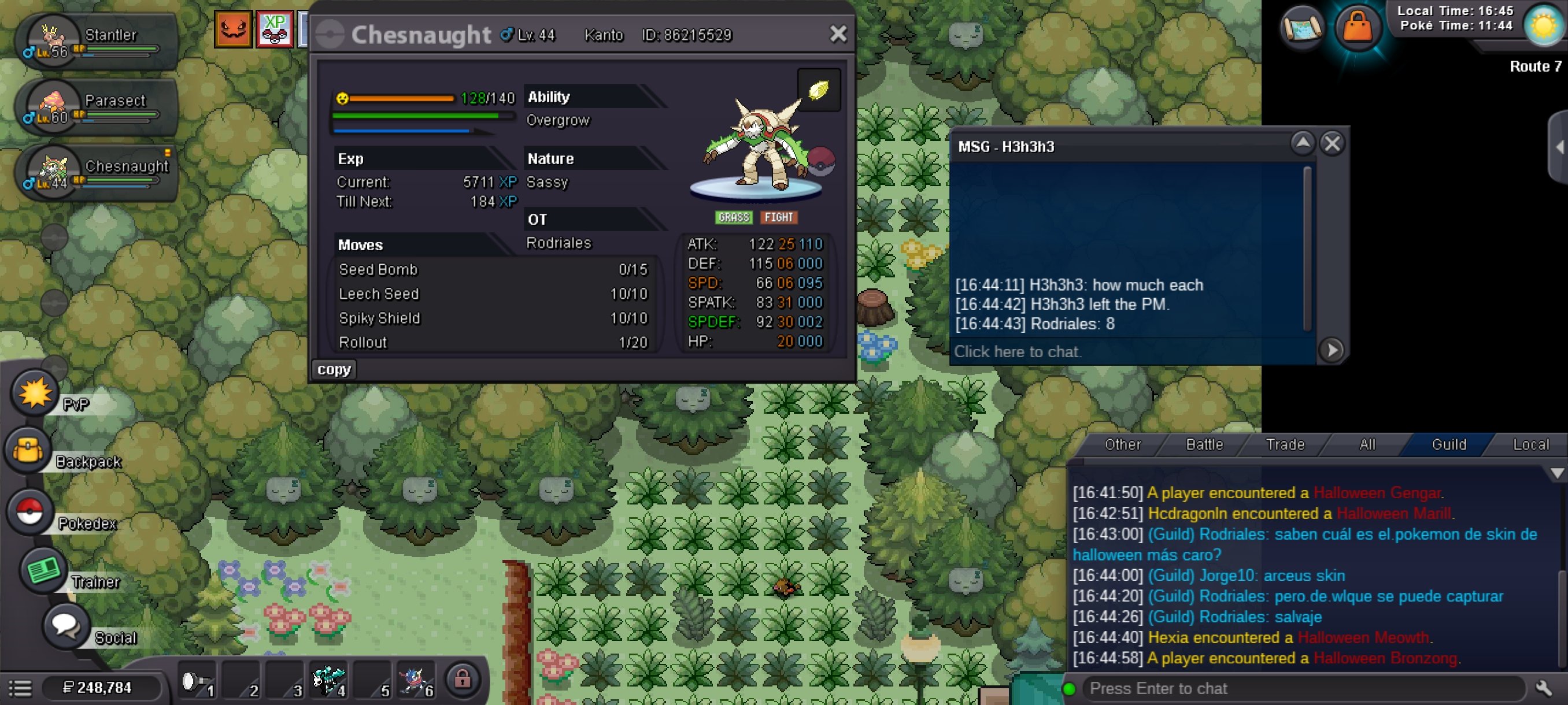Select Parasect in the party list
Image resolution: width=1568 pixels, height=705 pixels.
tap(97, 106)
